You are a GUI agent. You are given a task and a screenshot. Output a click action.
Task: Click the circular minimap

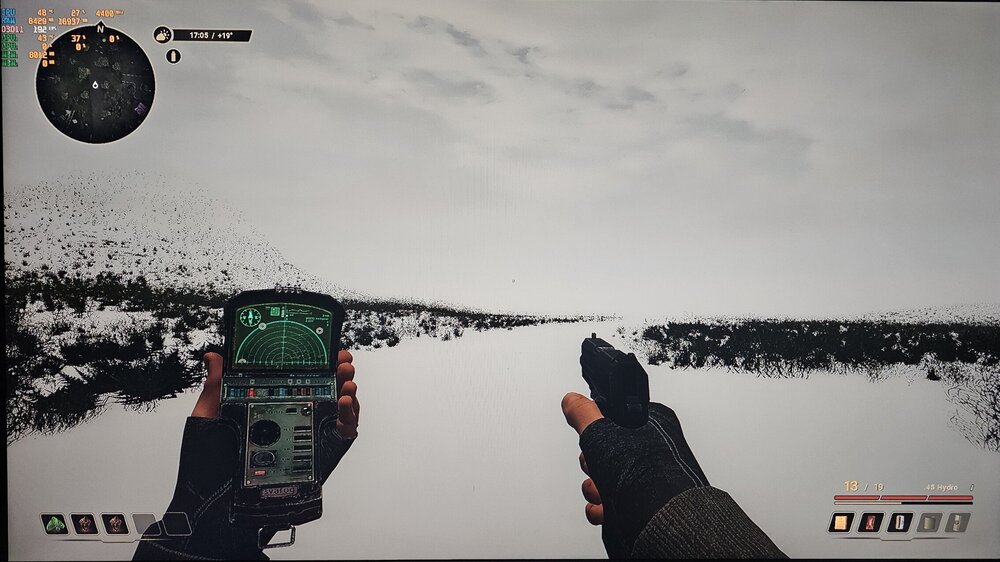point(95,84)
